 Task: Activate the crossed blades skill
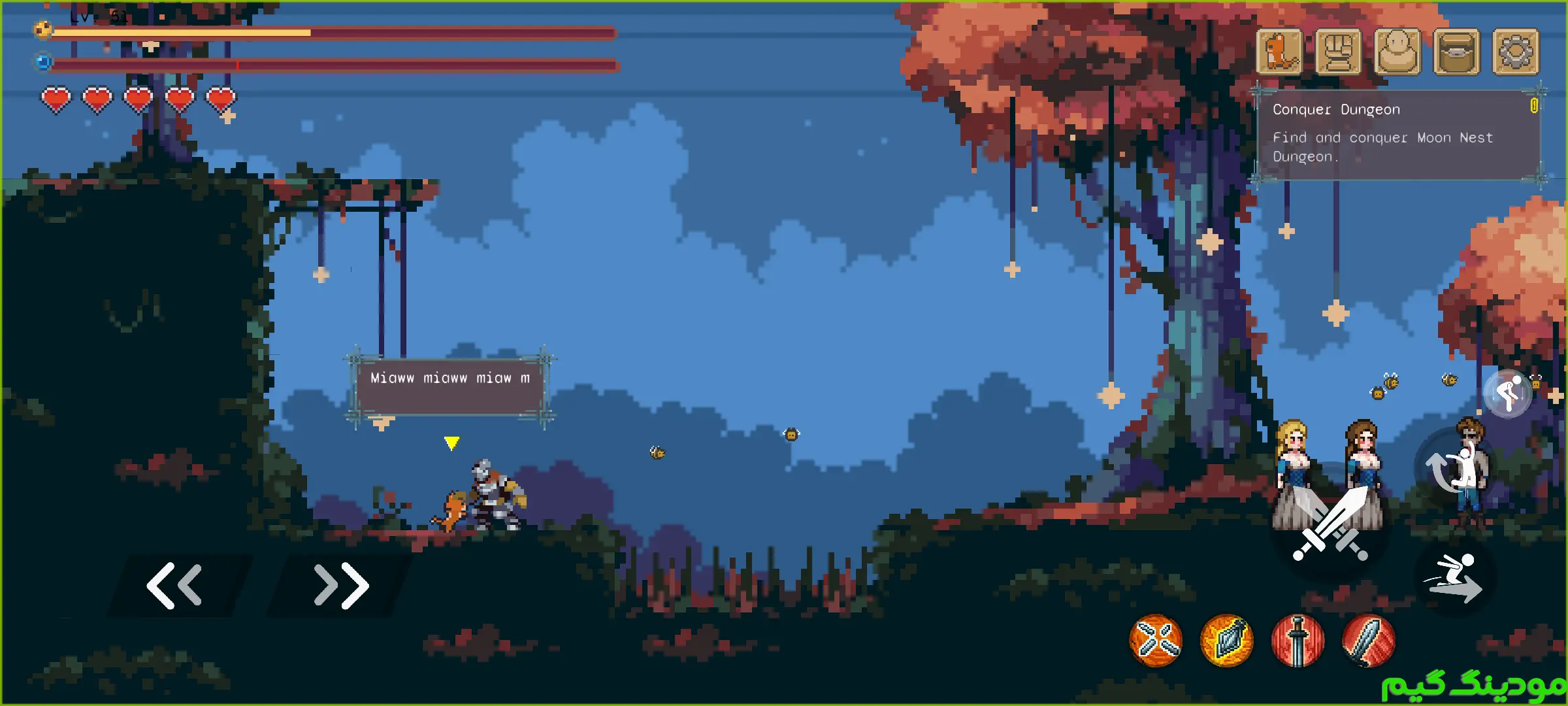(1156, 641)
